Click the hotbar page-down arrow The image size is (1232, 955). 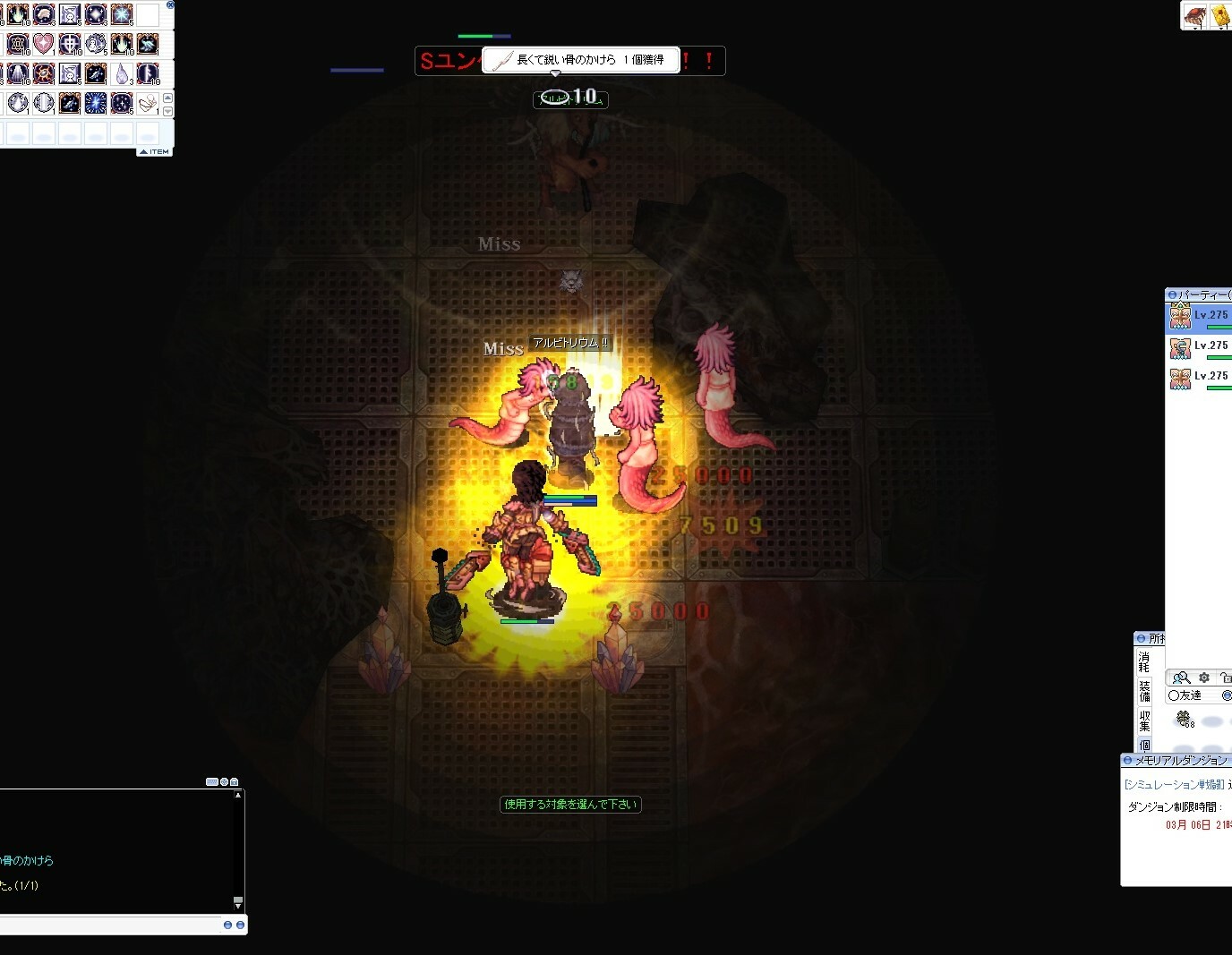(167, 110)
